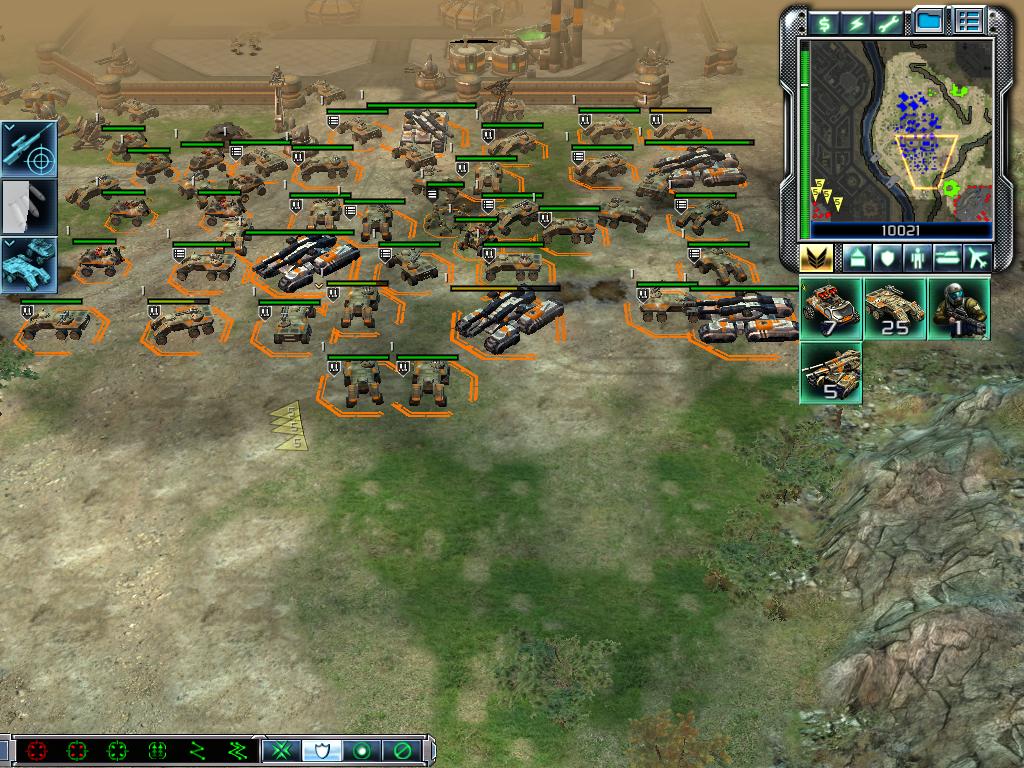This screenshot has width=1024, height=768.
Task: Use the cyan vehicles support power icon
Action: pos(27,266)
